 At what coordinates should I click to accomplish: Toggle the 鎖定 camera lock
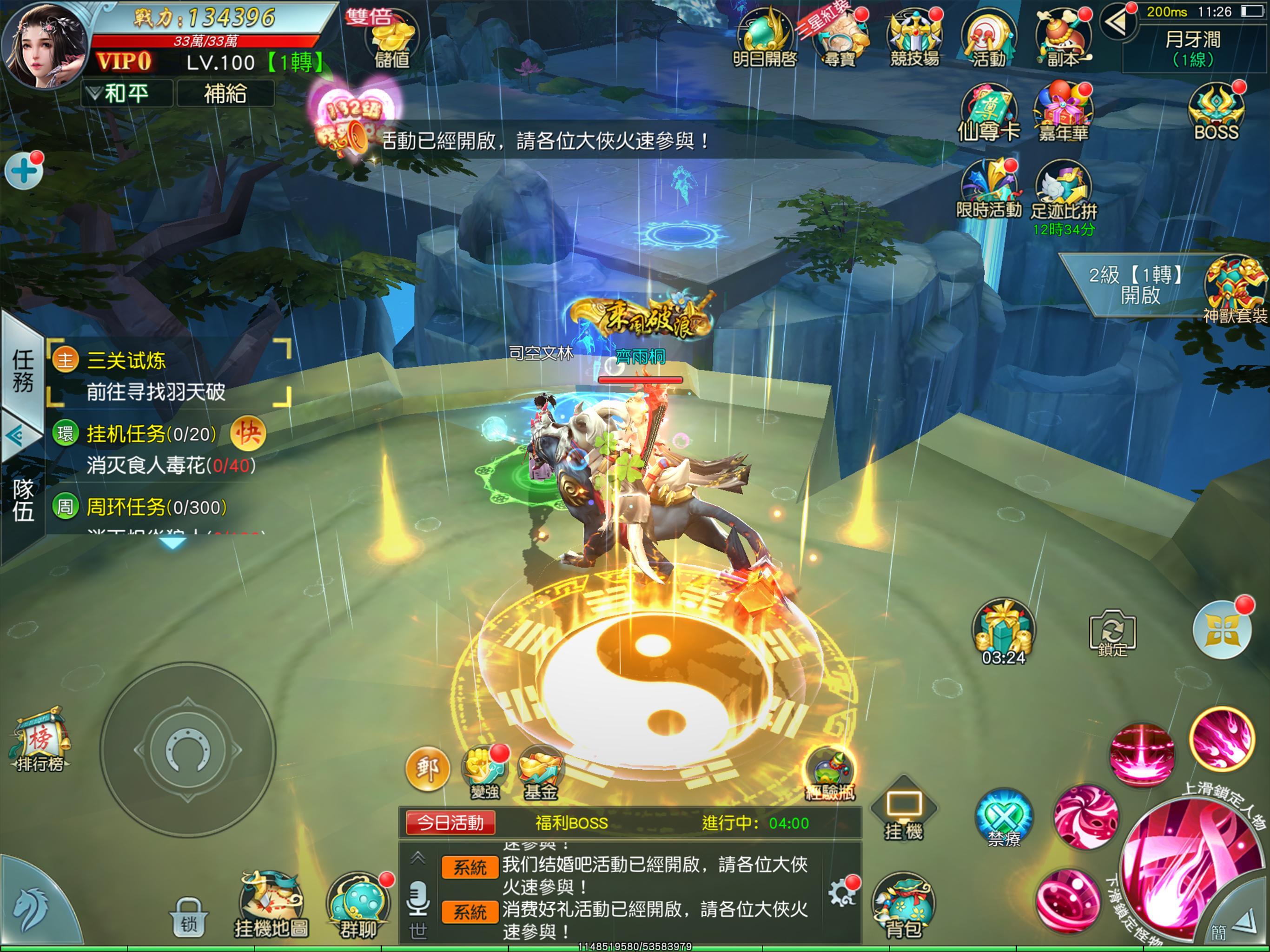1114,633
